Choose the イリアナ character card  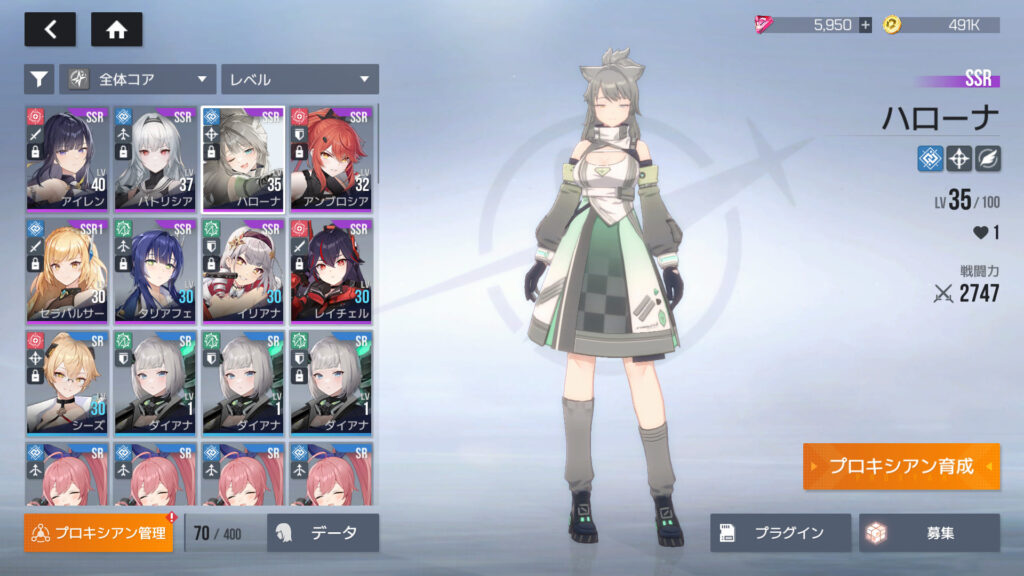[x=243, y=270]
